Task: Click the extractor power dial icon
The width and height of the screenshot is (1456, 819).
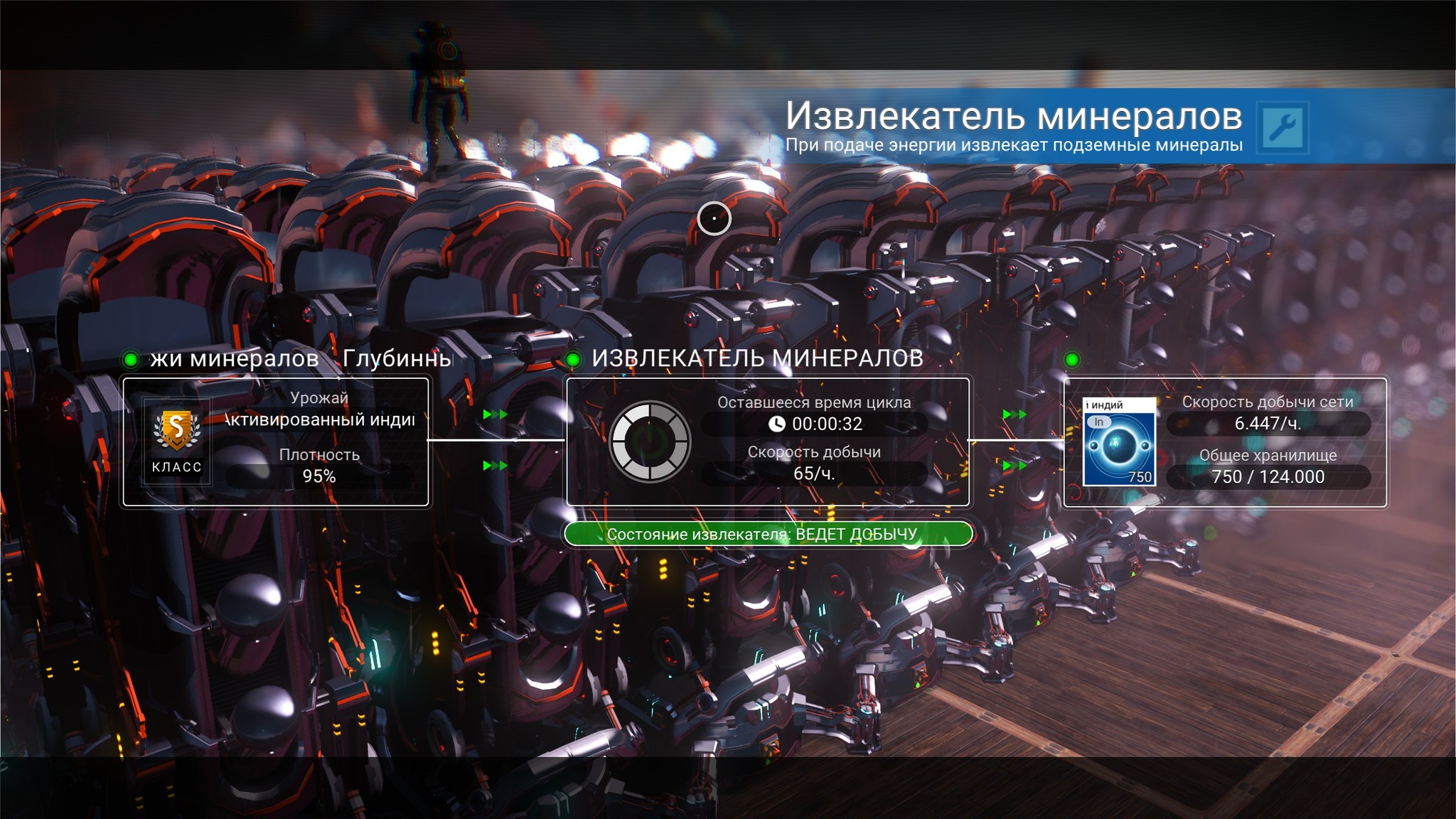Action: click(649, 441)
